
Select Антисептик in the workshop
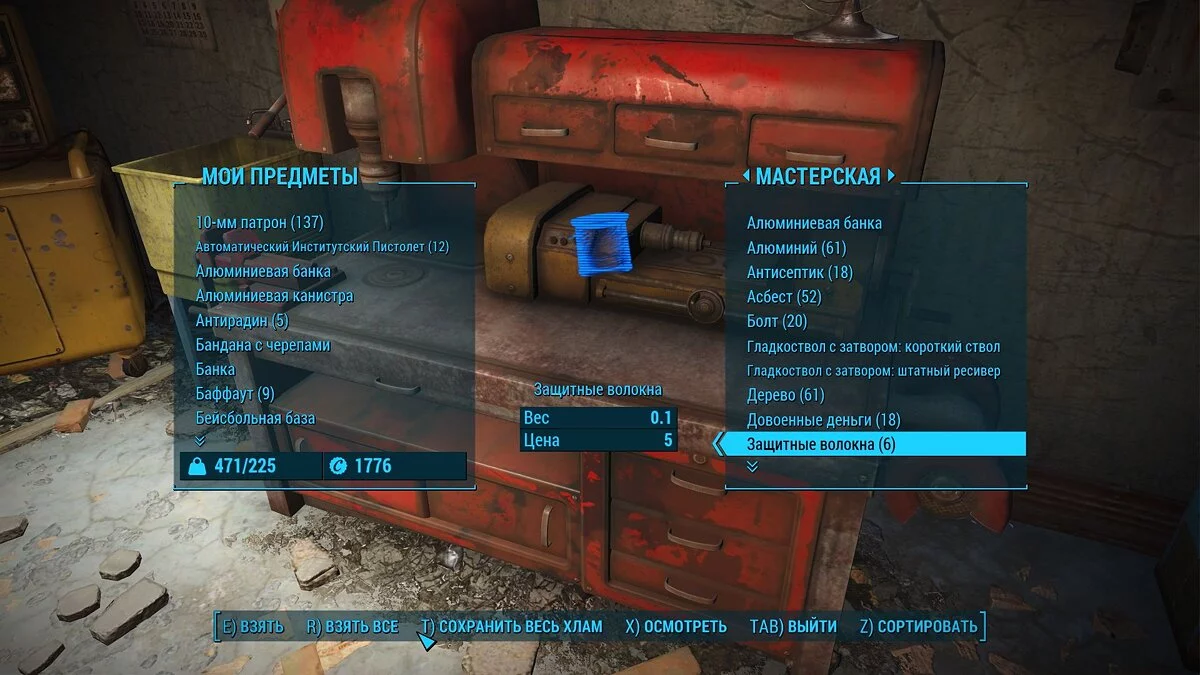tap(799, 272)
